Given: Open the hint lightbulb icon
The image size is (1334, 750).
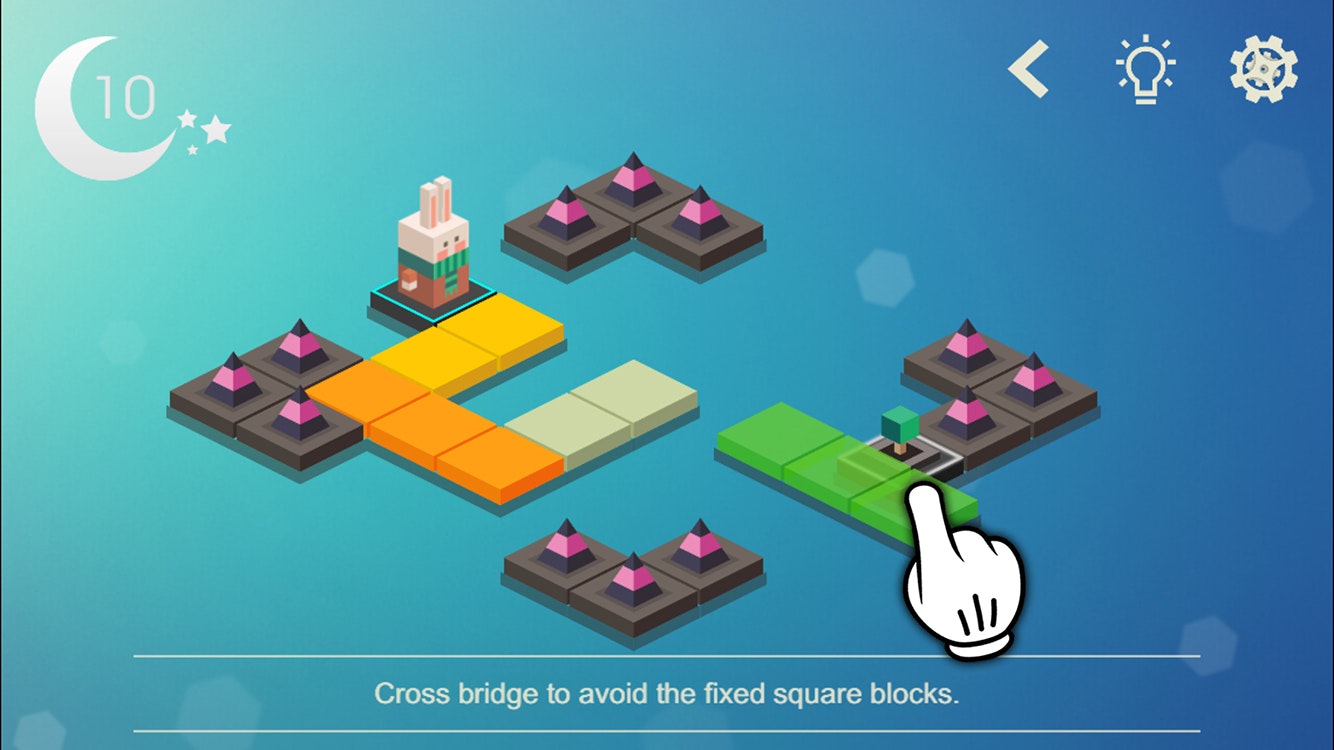Looking at the screenshot, I should pos(1146,68).
